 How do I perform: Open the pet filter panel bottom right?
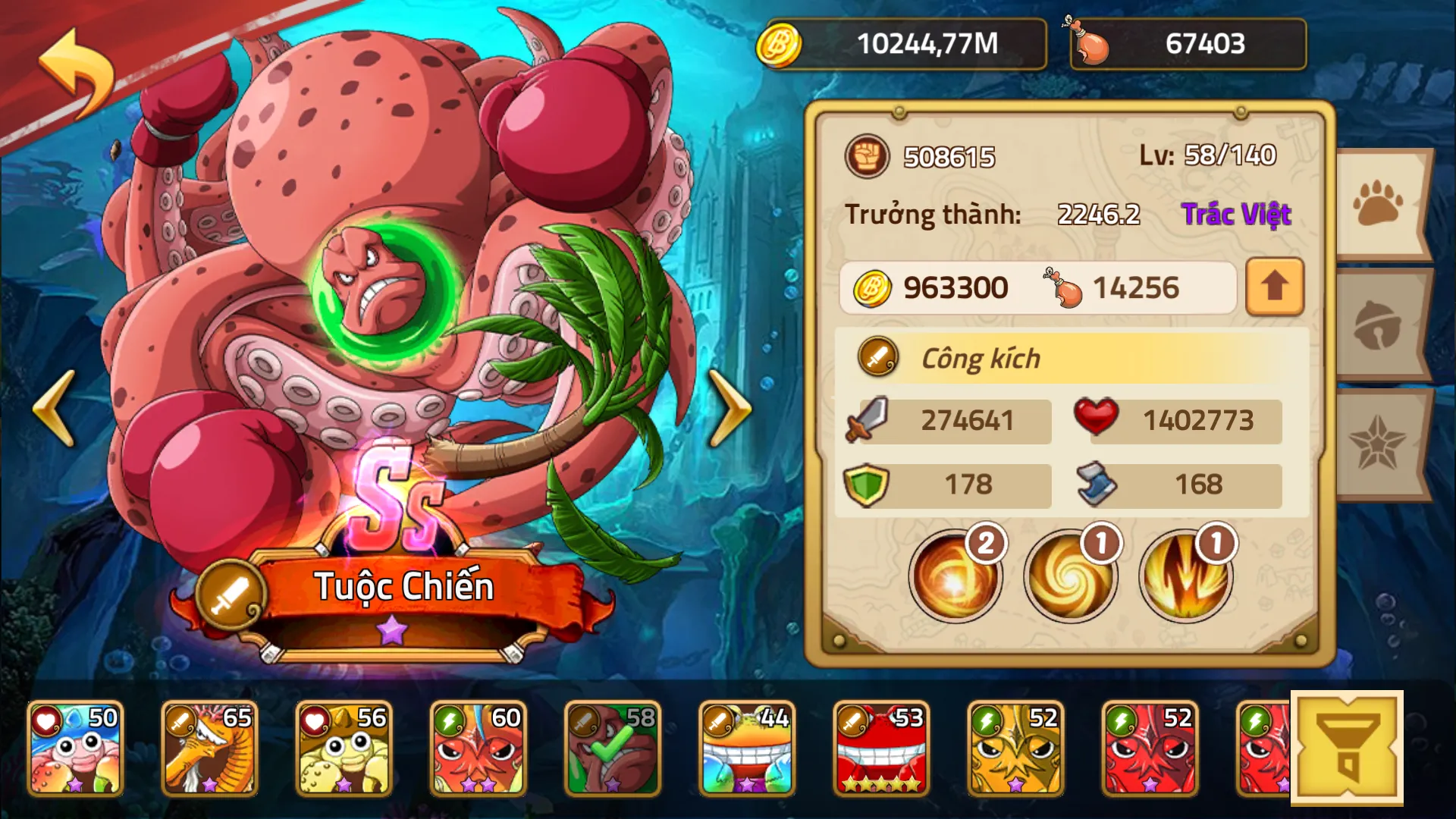click(x=1349, y=747)
